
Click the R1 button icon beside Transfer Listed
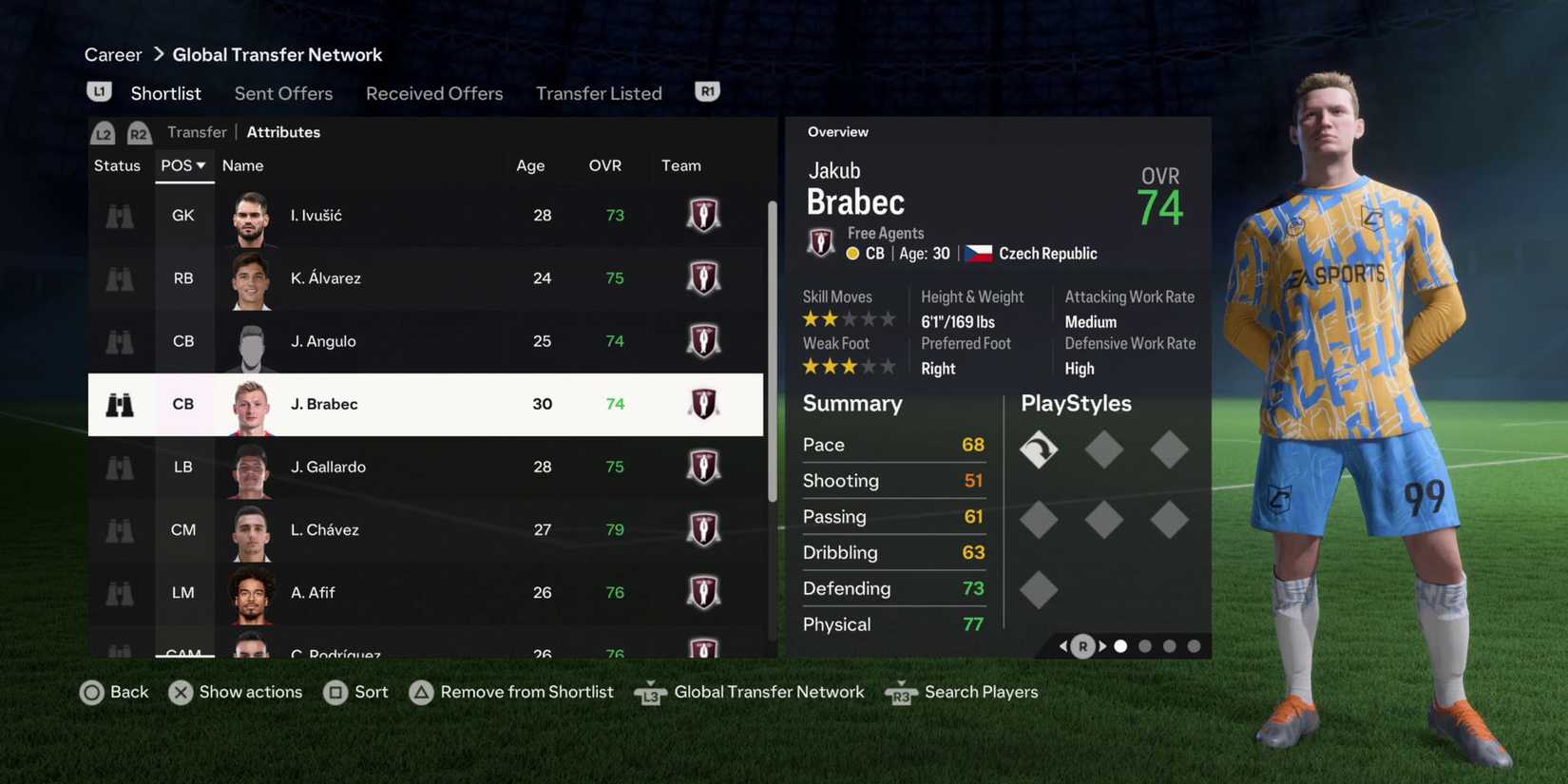(x=706, y=88)
